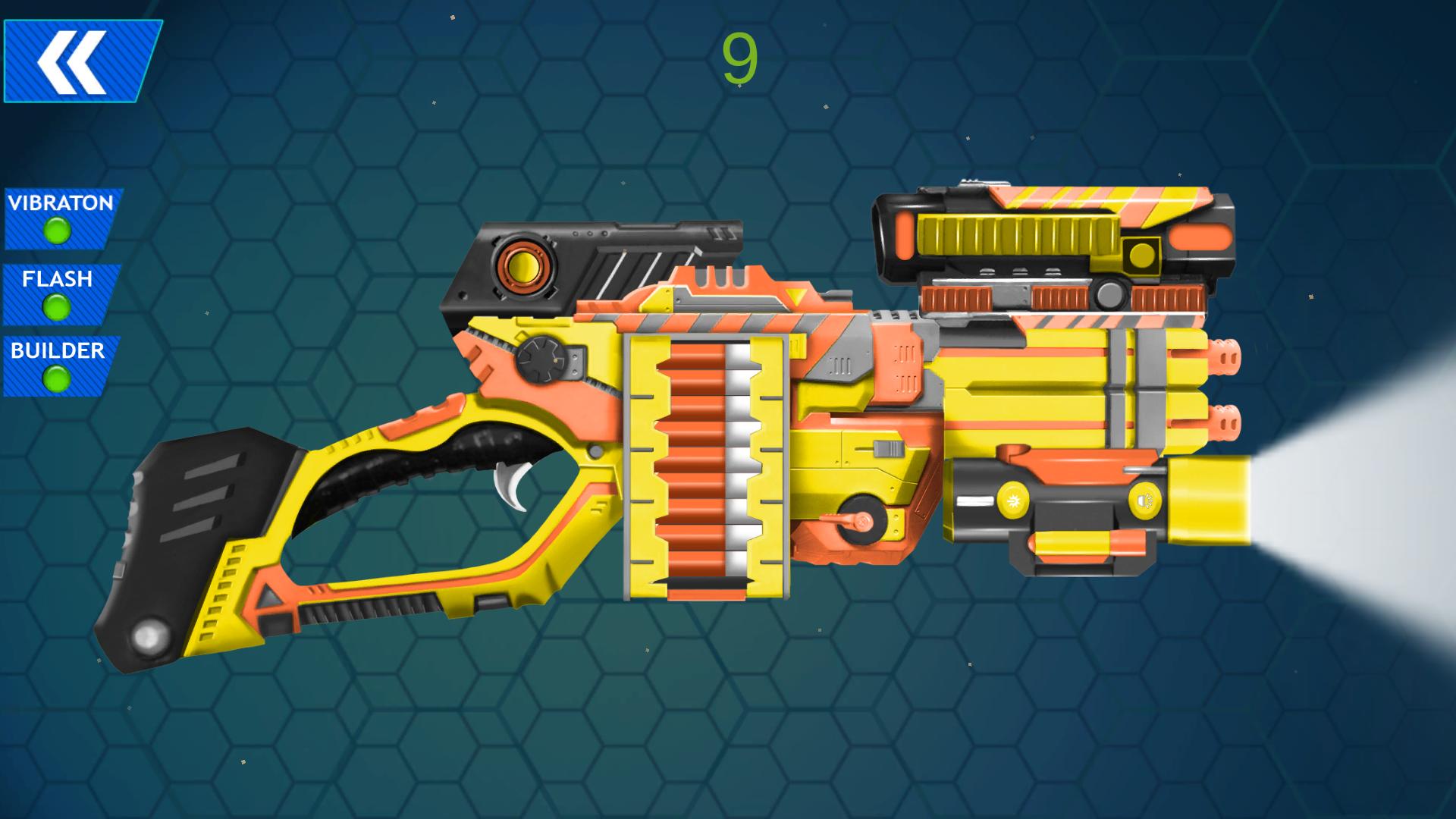Open the scope sight attachment on top

1062,235
